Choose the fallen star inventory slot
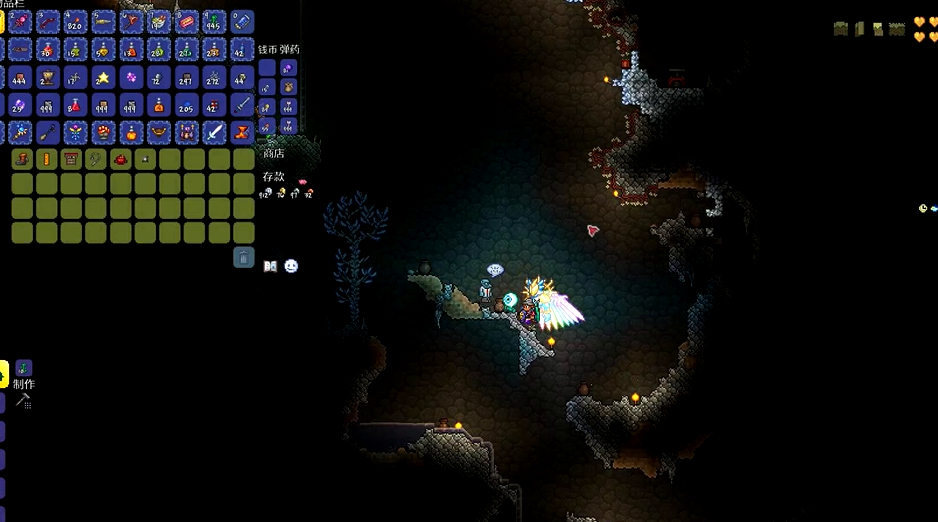This screenshot has height=522, width=938. click(x=103, y=77)
